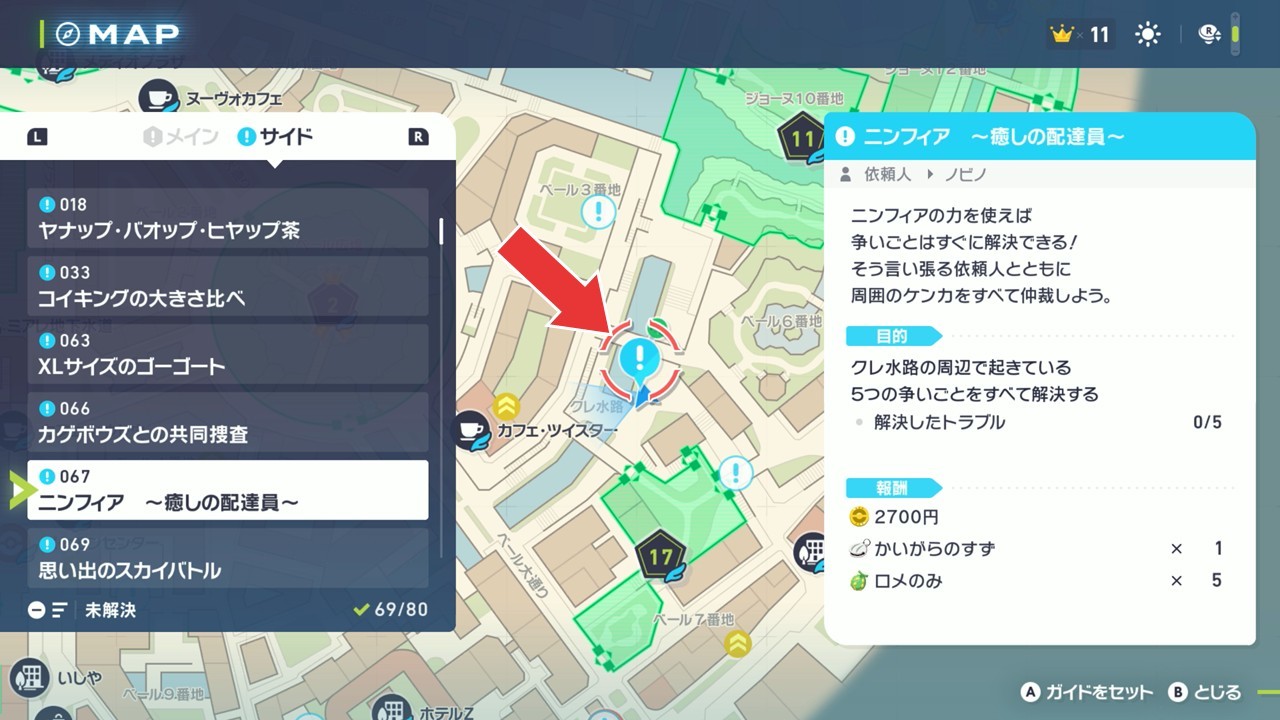Open quest 018 ヤナップ・バオップ・ヒヤップ茶
The width and height of the screenshot is (1280, 720).
[x=228, y=218]
